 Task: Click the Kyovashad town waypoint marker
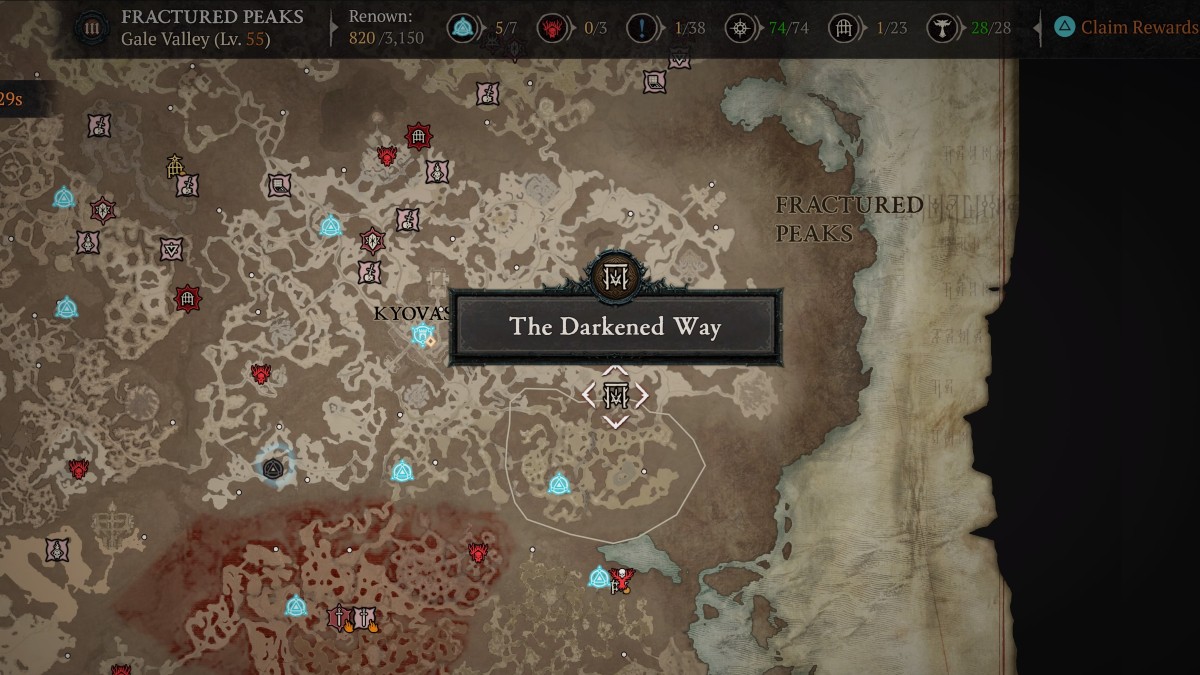click(x=422, y=334)
